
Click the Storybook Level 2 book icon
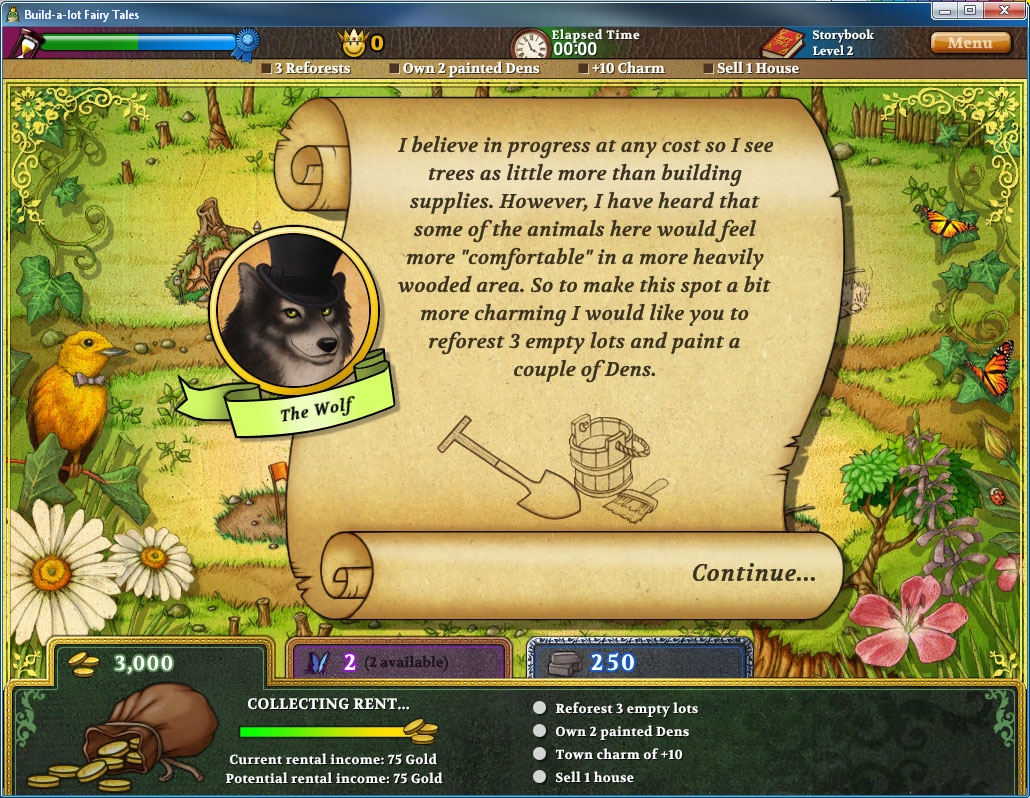(x=782, y=43)
